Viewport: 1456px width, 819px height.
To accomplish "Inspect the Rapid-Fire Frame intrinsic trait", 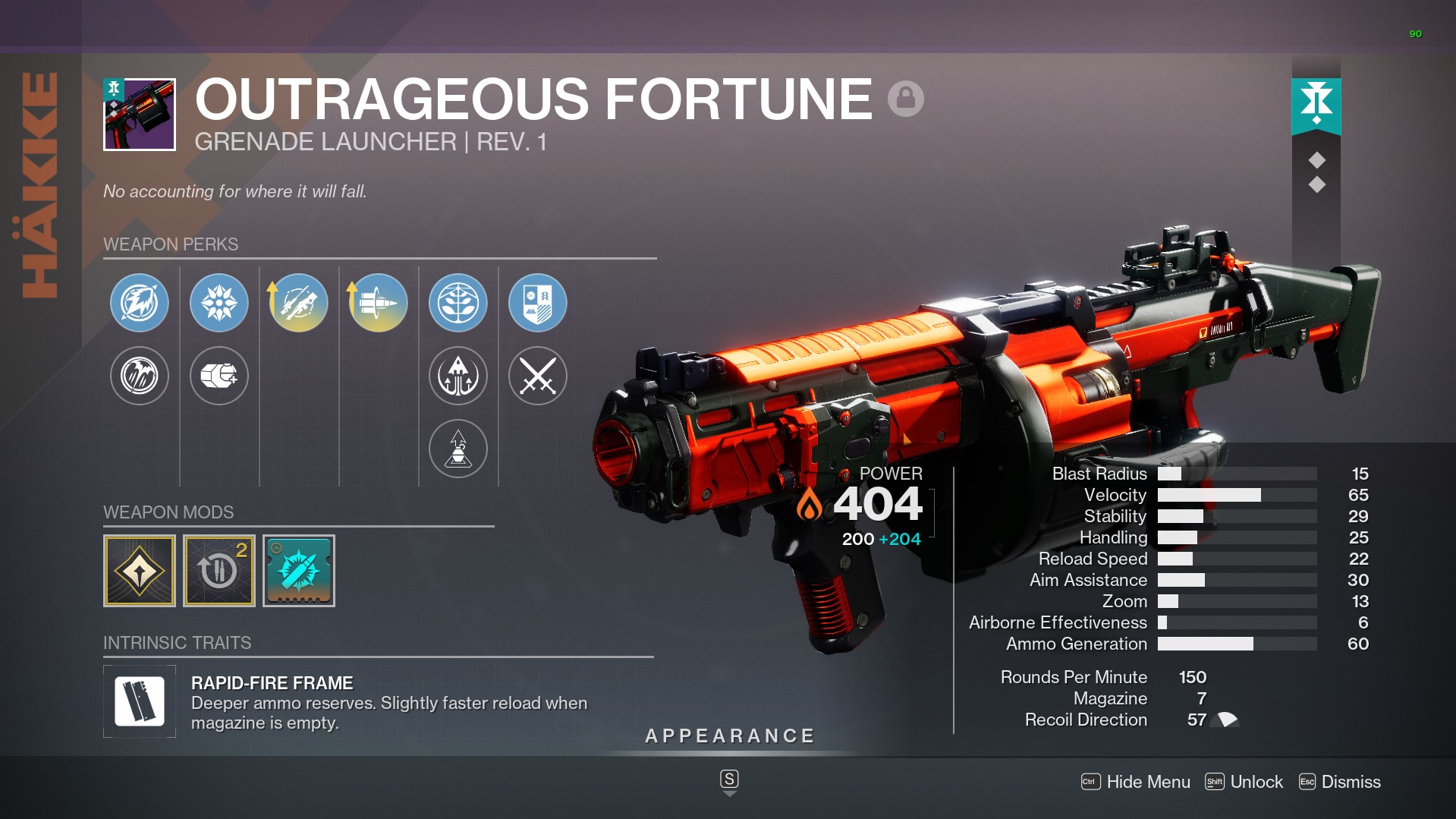I will 140,701.
